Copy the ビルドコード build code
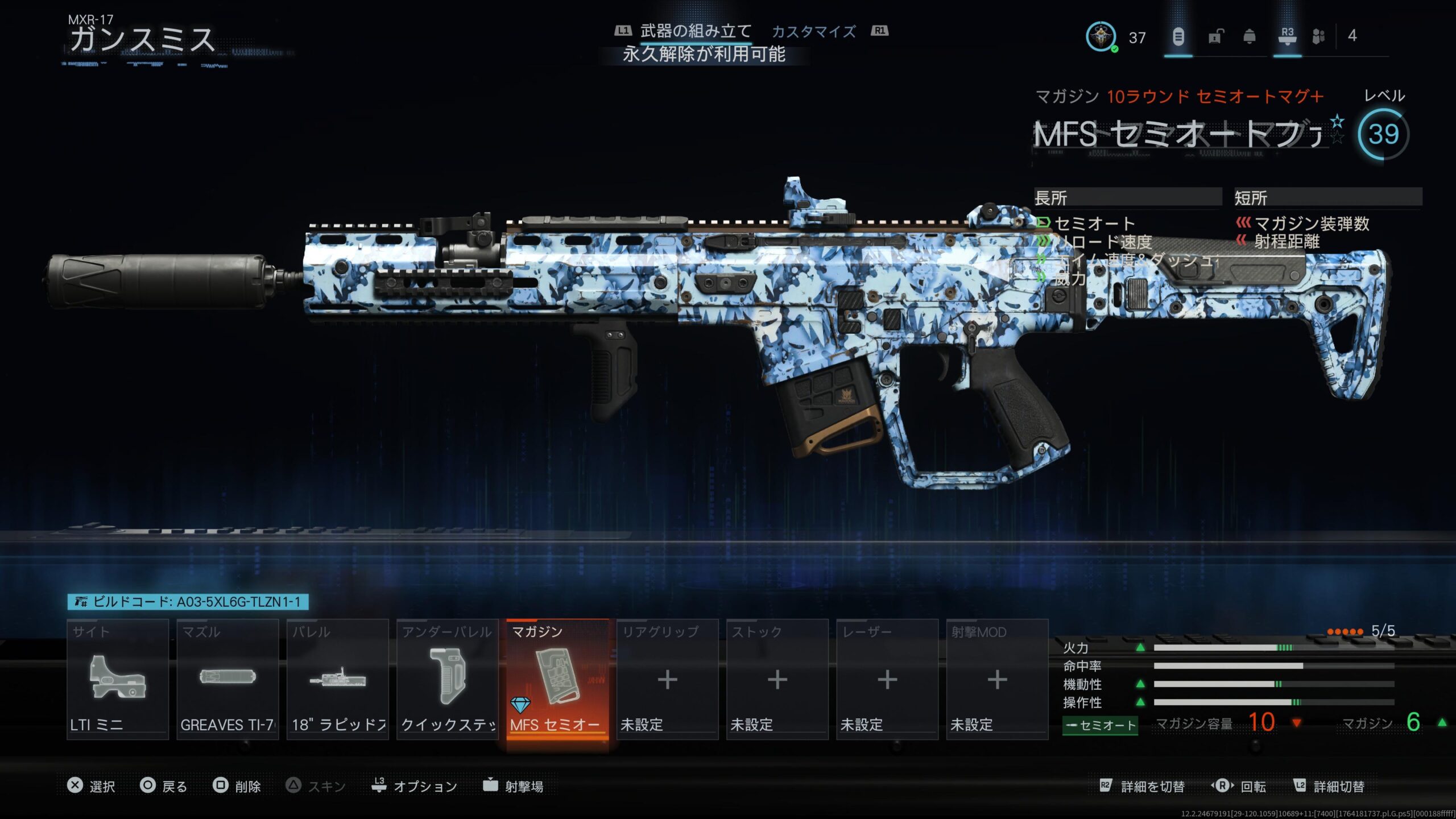Screen dimensions: 1456x819 pos(188,602)
